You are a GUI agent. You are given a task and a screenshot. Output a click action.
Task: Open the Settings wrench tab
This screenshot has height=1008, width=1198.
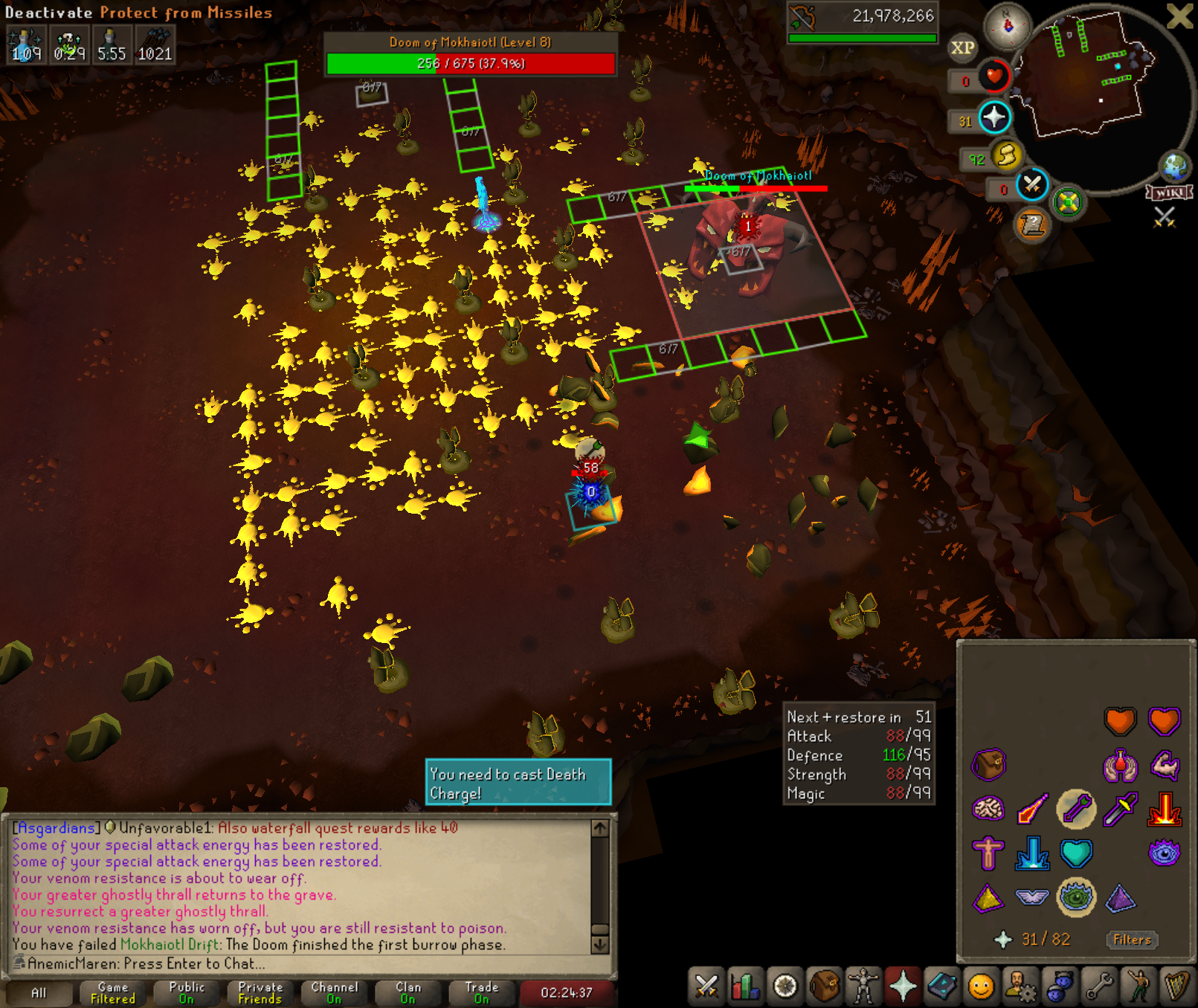(x=1099, y=987)
